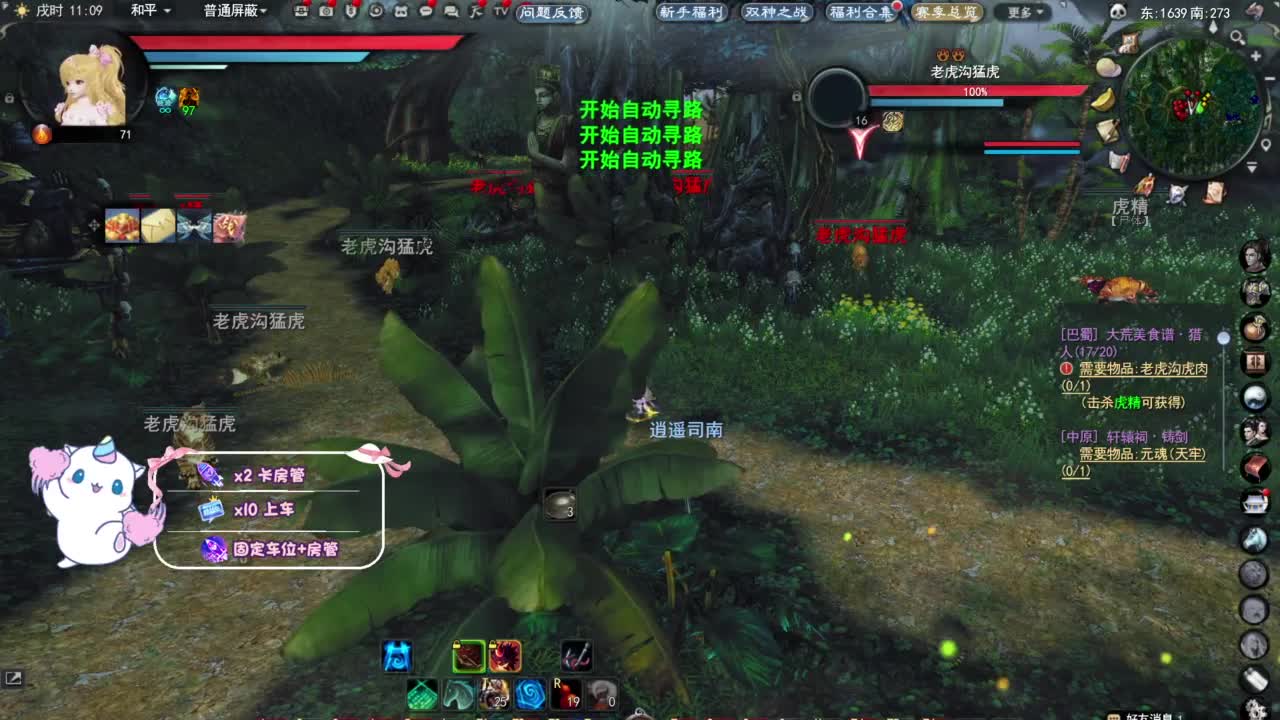Click the 问题反馈 feedback button
1280x720 pixels.
[551, 13]
